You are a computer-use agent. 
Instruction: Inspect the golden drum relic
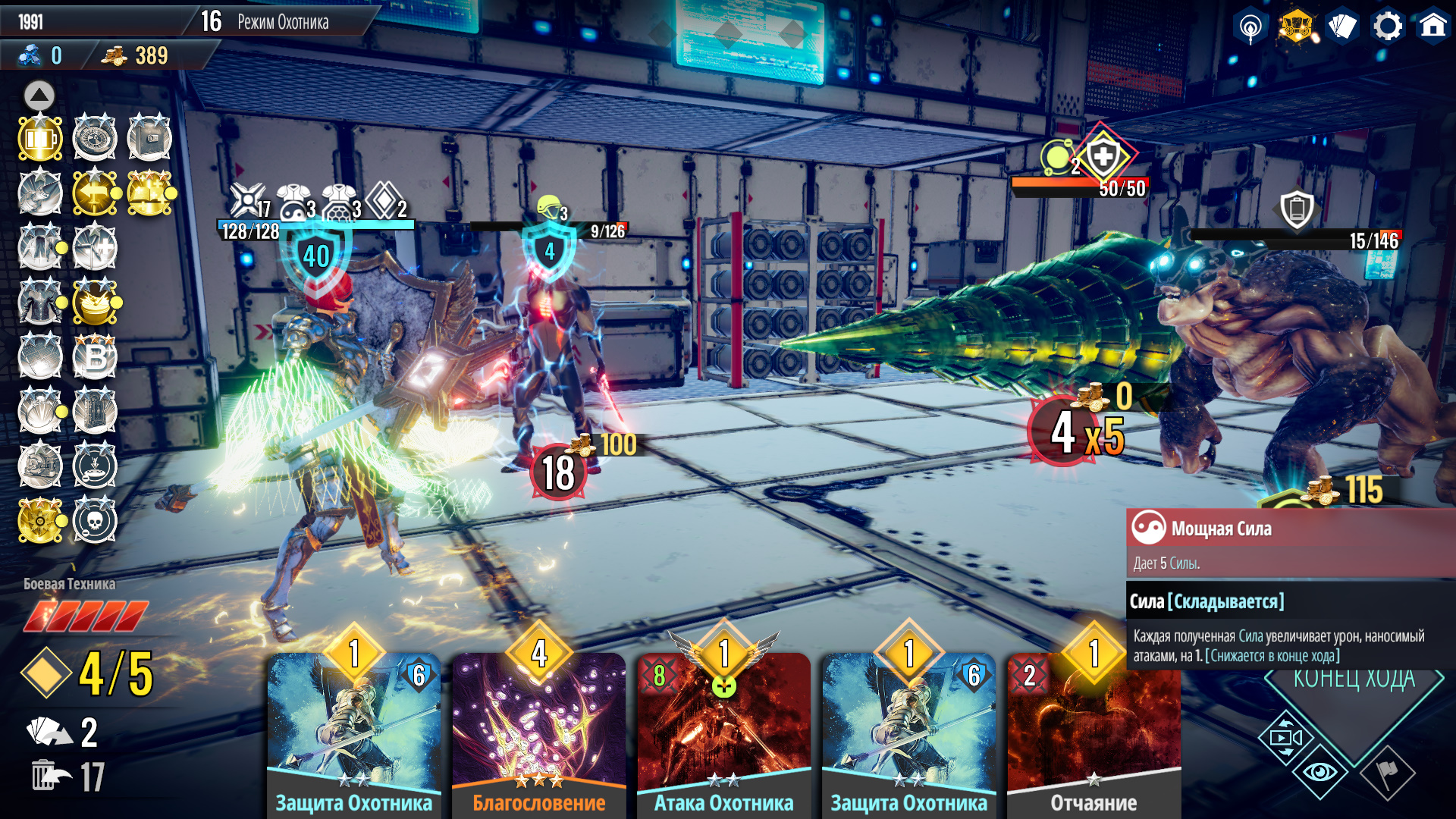95,302
